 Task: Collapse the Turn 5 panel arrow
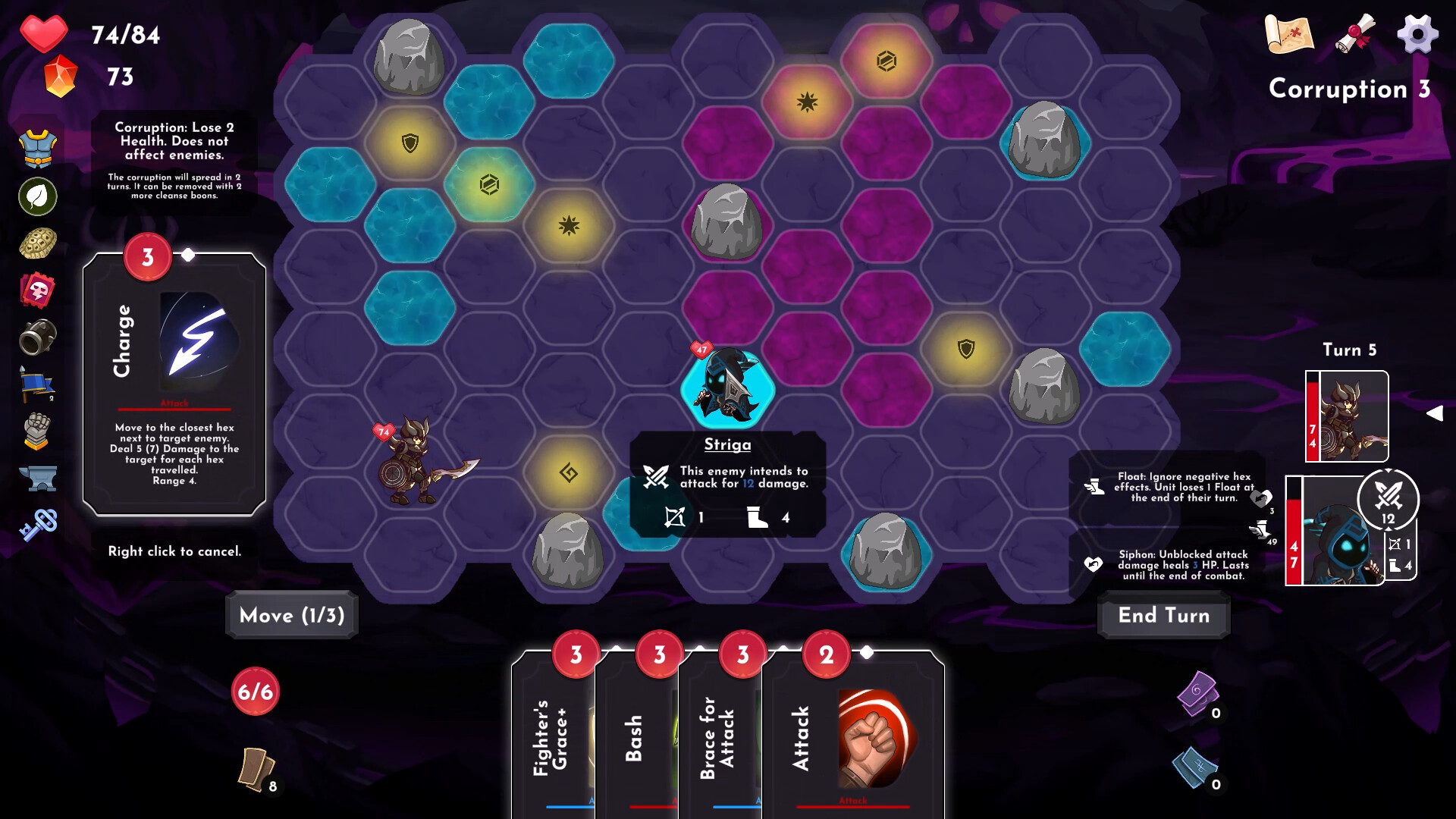coord(1436,413)
